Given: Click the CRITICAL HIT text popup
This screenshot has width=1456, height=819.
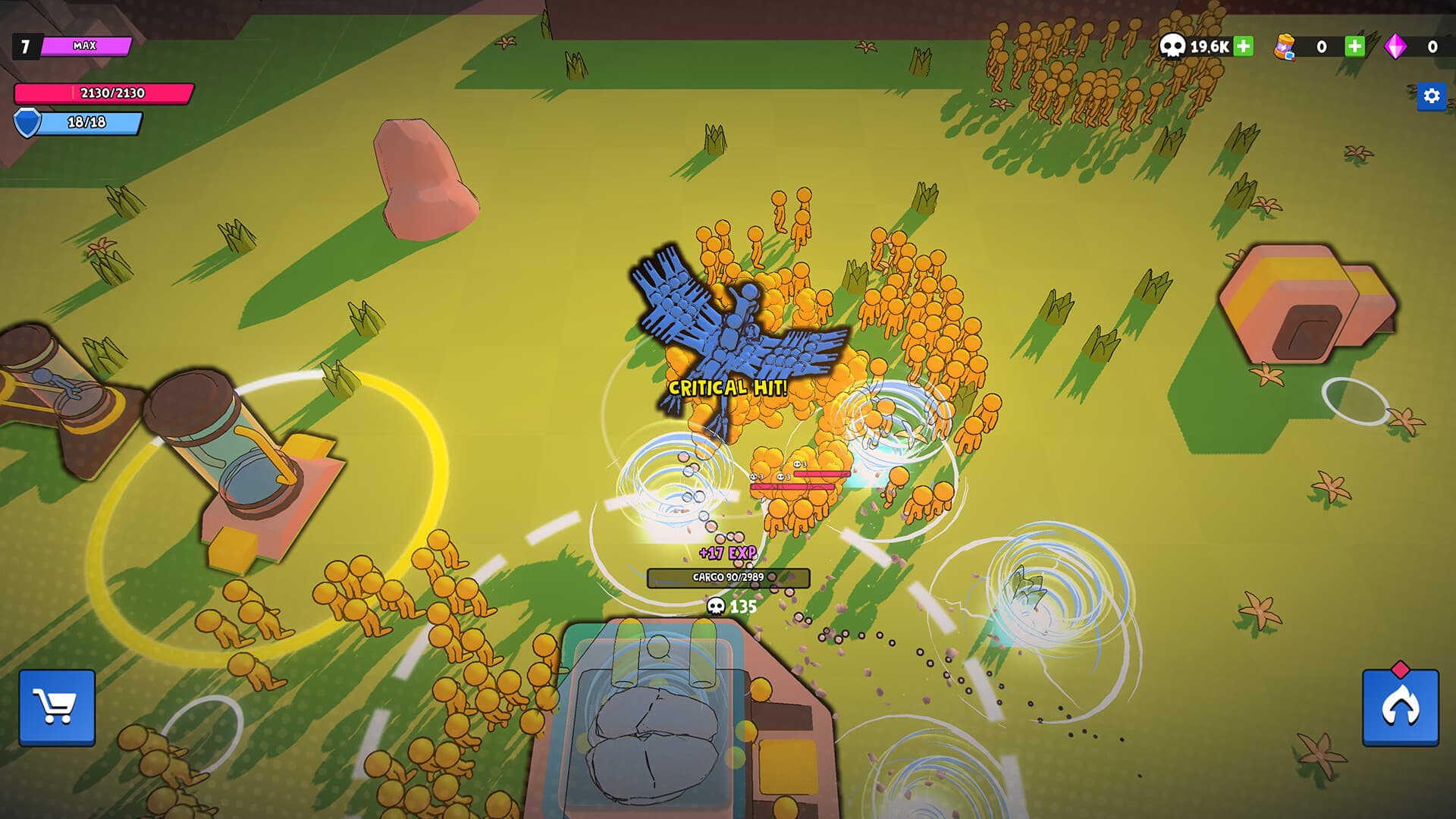Looking at the screenshot, I should [x=728, y=387].
